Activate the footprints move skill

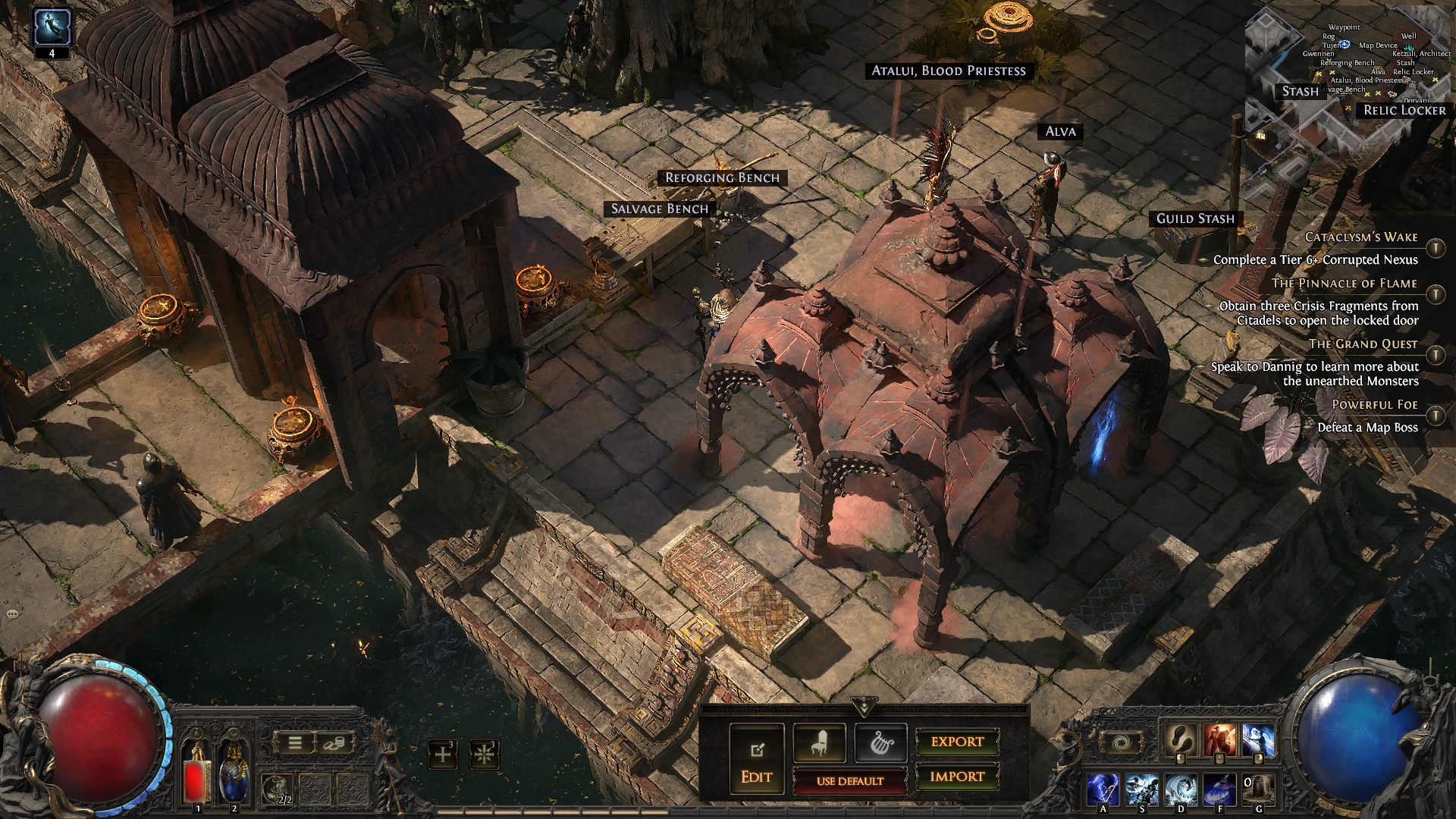[1181, 741]
